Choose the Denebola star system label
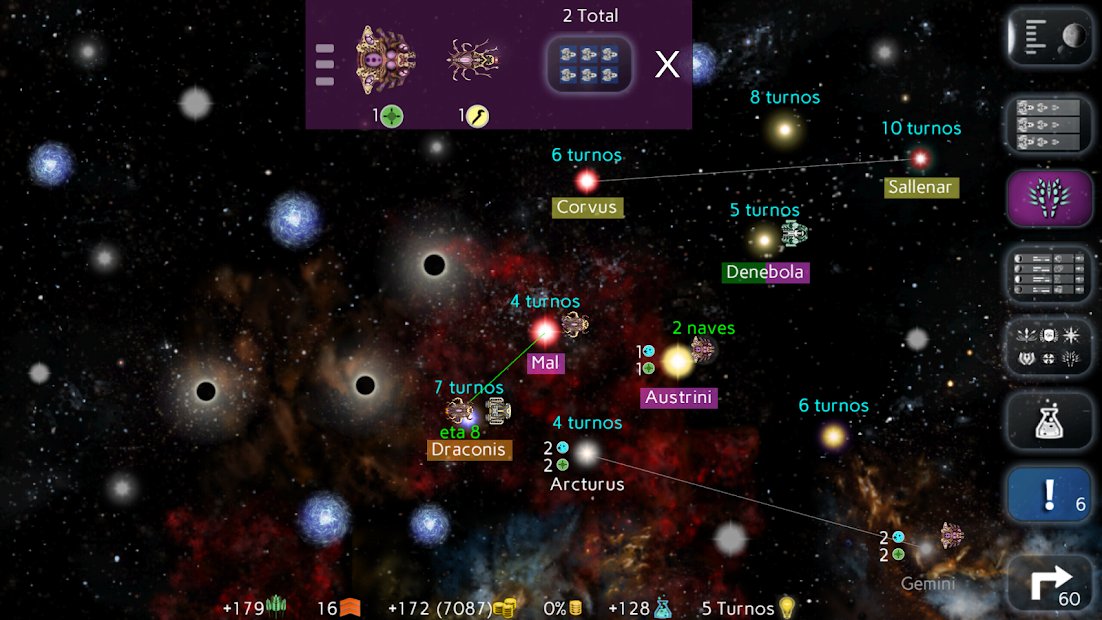 (x=765, y=272)
